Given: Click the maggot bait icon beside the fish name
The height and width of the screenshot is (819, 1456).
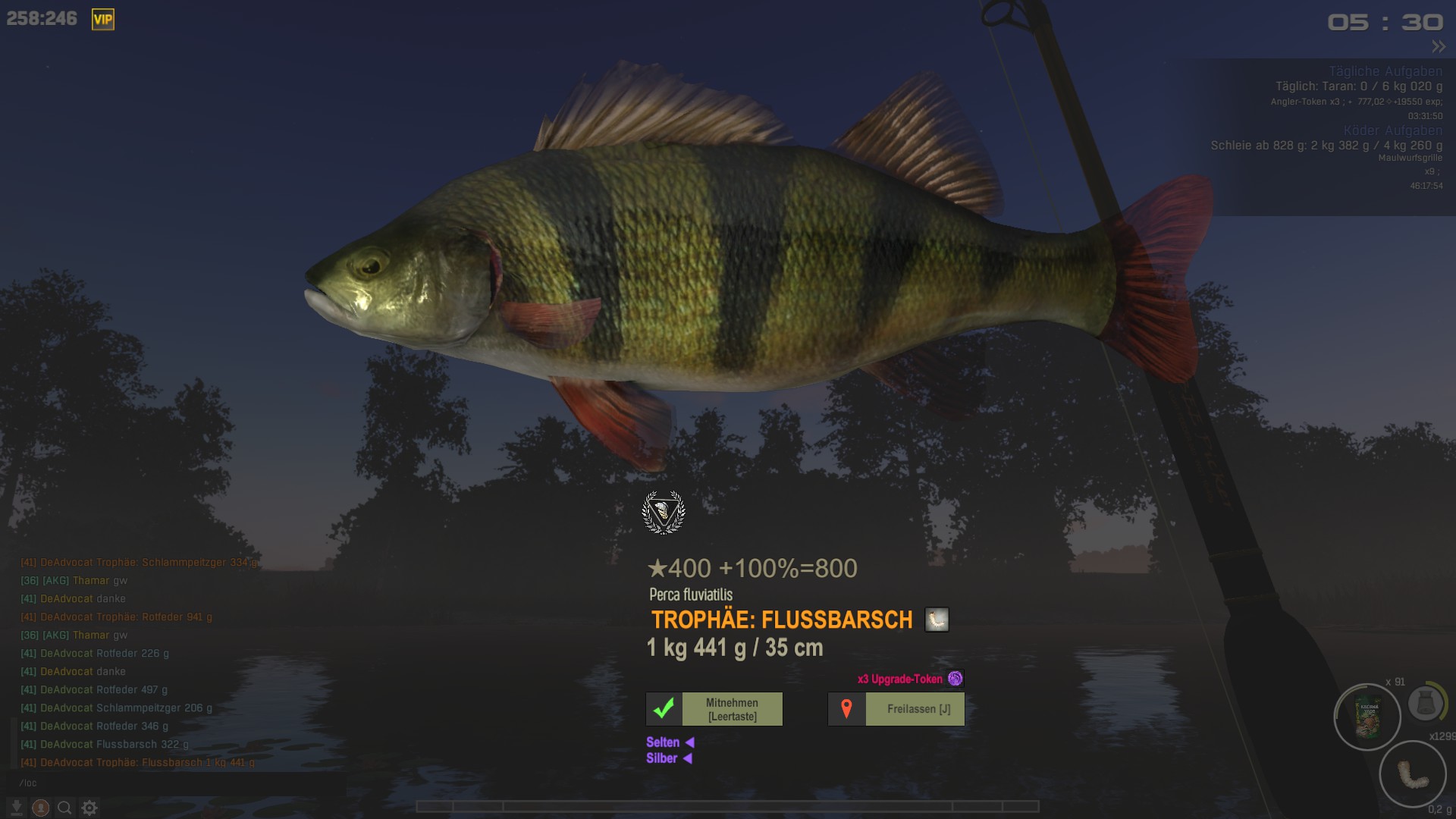Looking at the screenshot, I should click(937, 620).
